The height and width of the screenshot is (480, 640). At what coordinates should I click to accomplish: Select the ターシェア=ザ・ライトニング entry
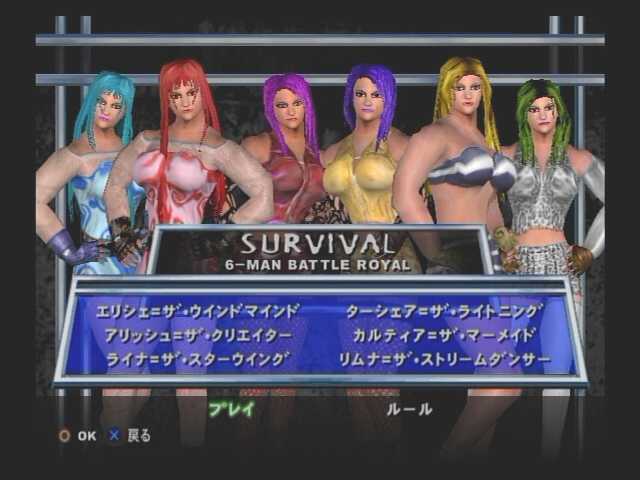tap(444, 311)
